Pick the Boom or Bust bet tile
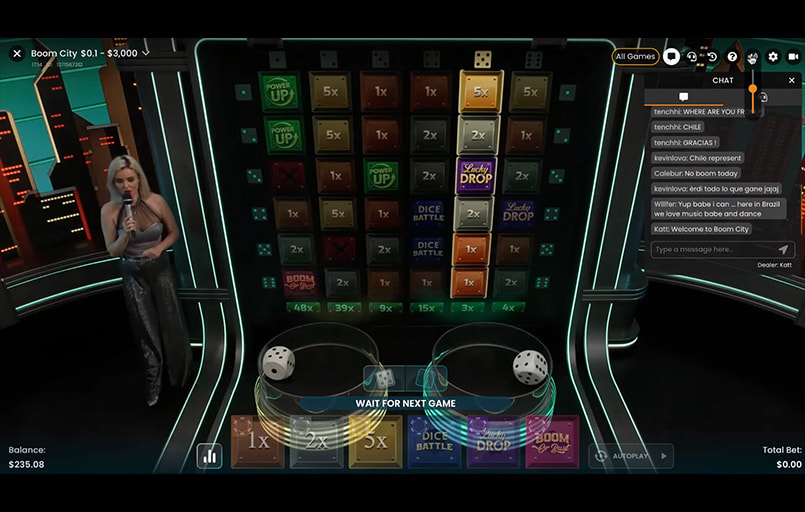The image size is (805, 512). click(551, 442)
